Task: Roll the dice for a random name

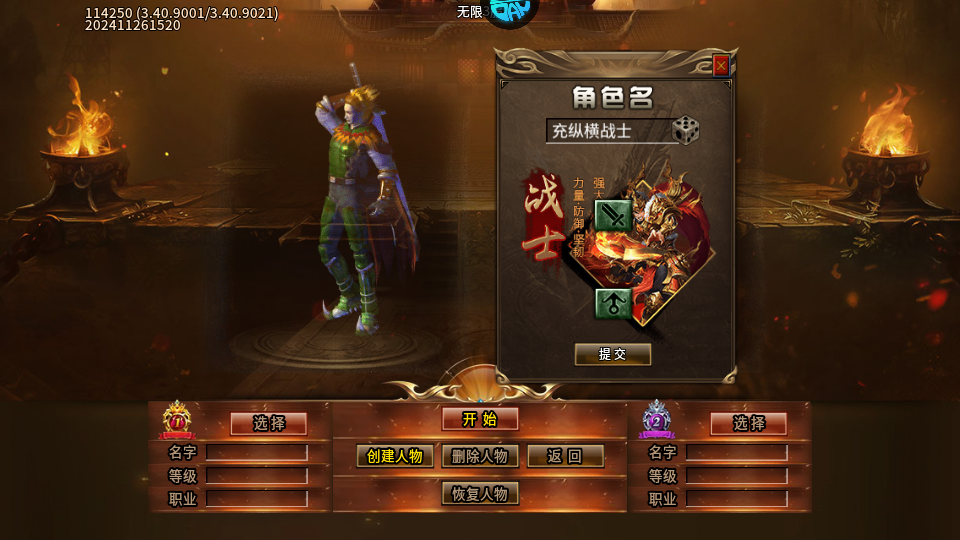Action: click(x=685, y=130)
